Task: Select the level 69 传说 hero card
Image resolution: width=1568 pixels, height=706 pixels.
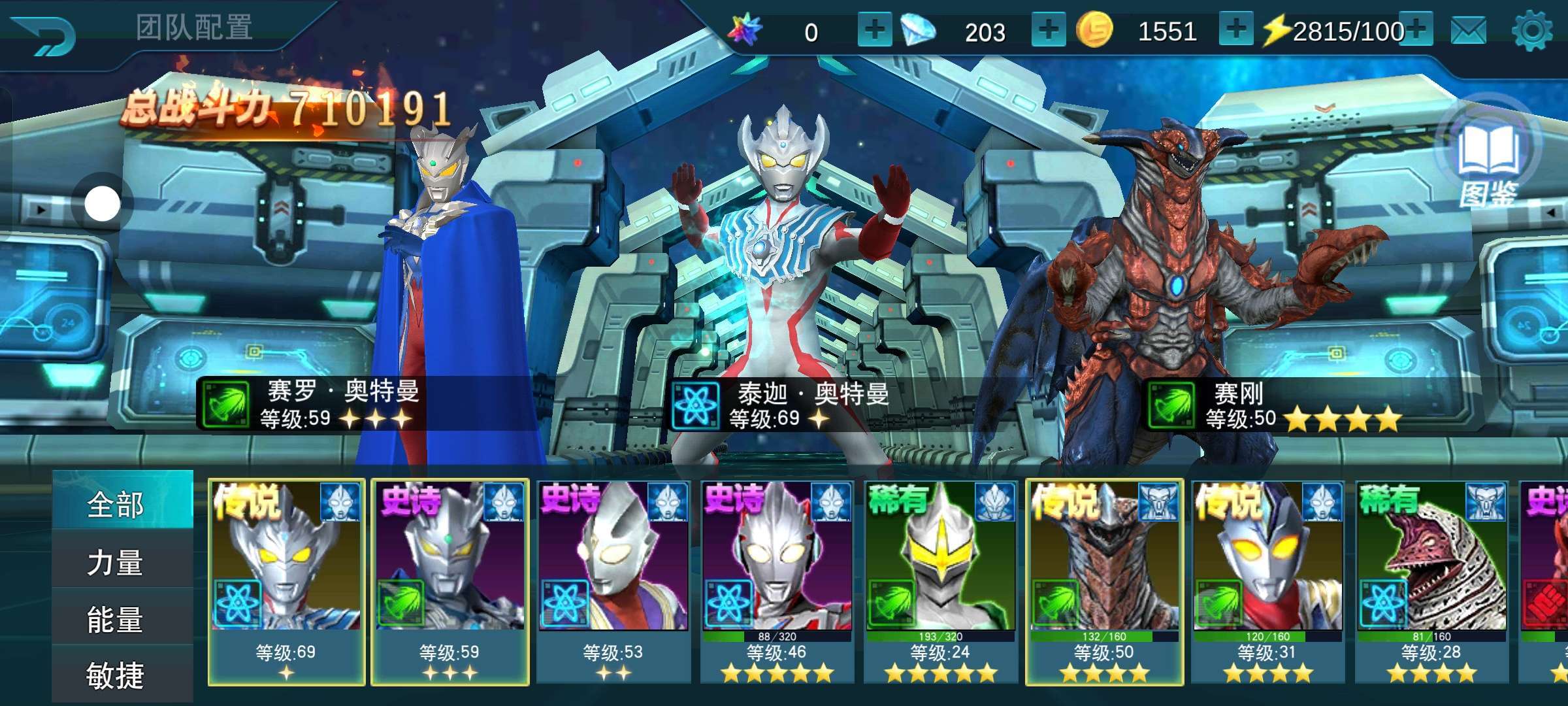Action: coord(286,582)
